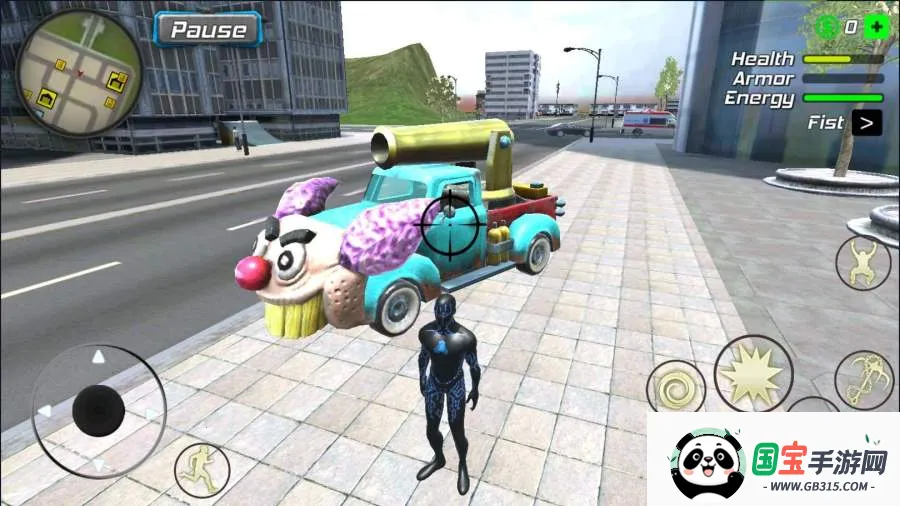Toggle the sprint running-man button
The height and width of the screenshot is (506, 900).
(202, 469)
